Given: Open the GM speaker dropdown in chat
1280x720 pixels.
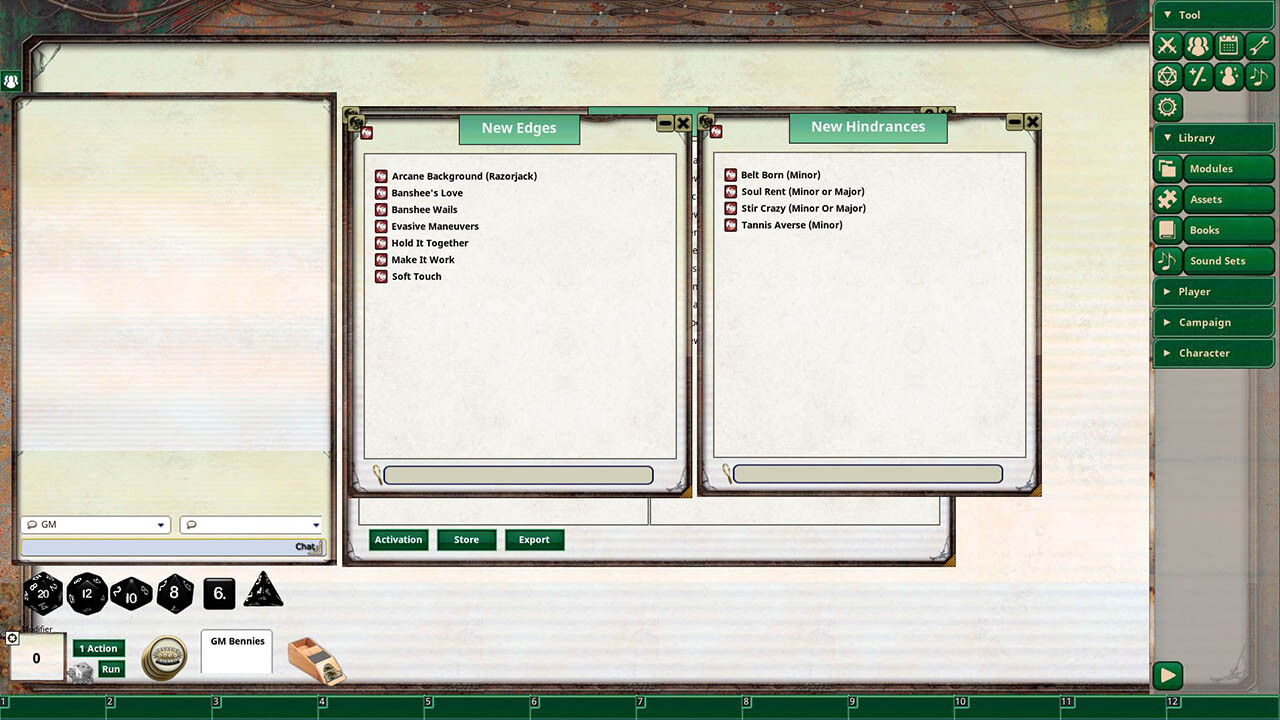Looking at the screenshot, I should (x=95, y=524).
